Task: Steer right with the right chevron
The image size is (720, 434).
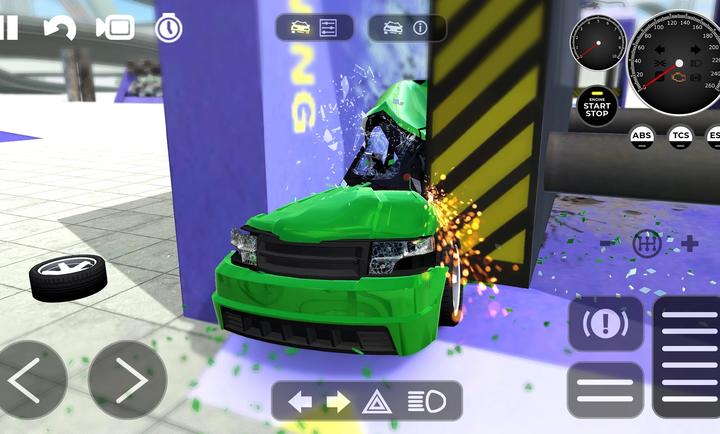Action: pos(127,380)
